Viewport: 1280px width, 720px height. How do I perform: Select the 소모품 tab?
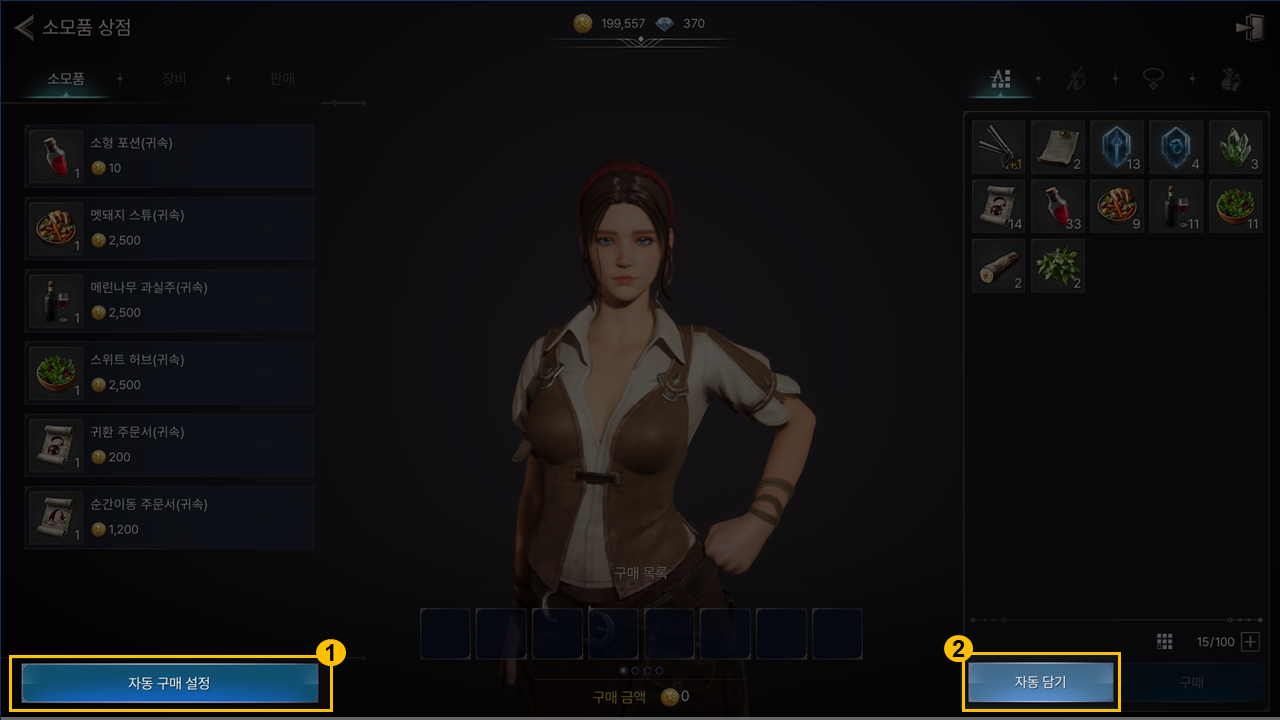point(66,79)
